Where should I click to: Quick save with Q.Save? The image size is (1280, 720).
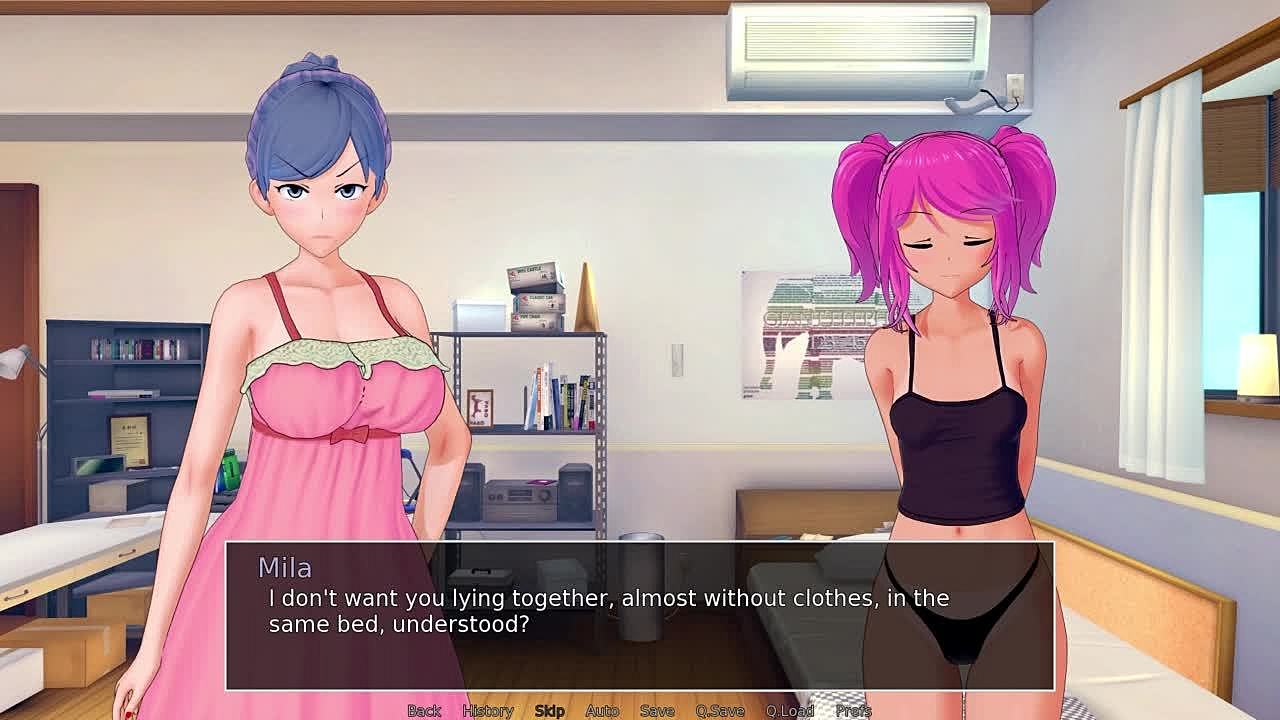click(720, 711)
